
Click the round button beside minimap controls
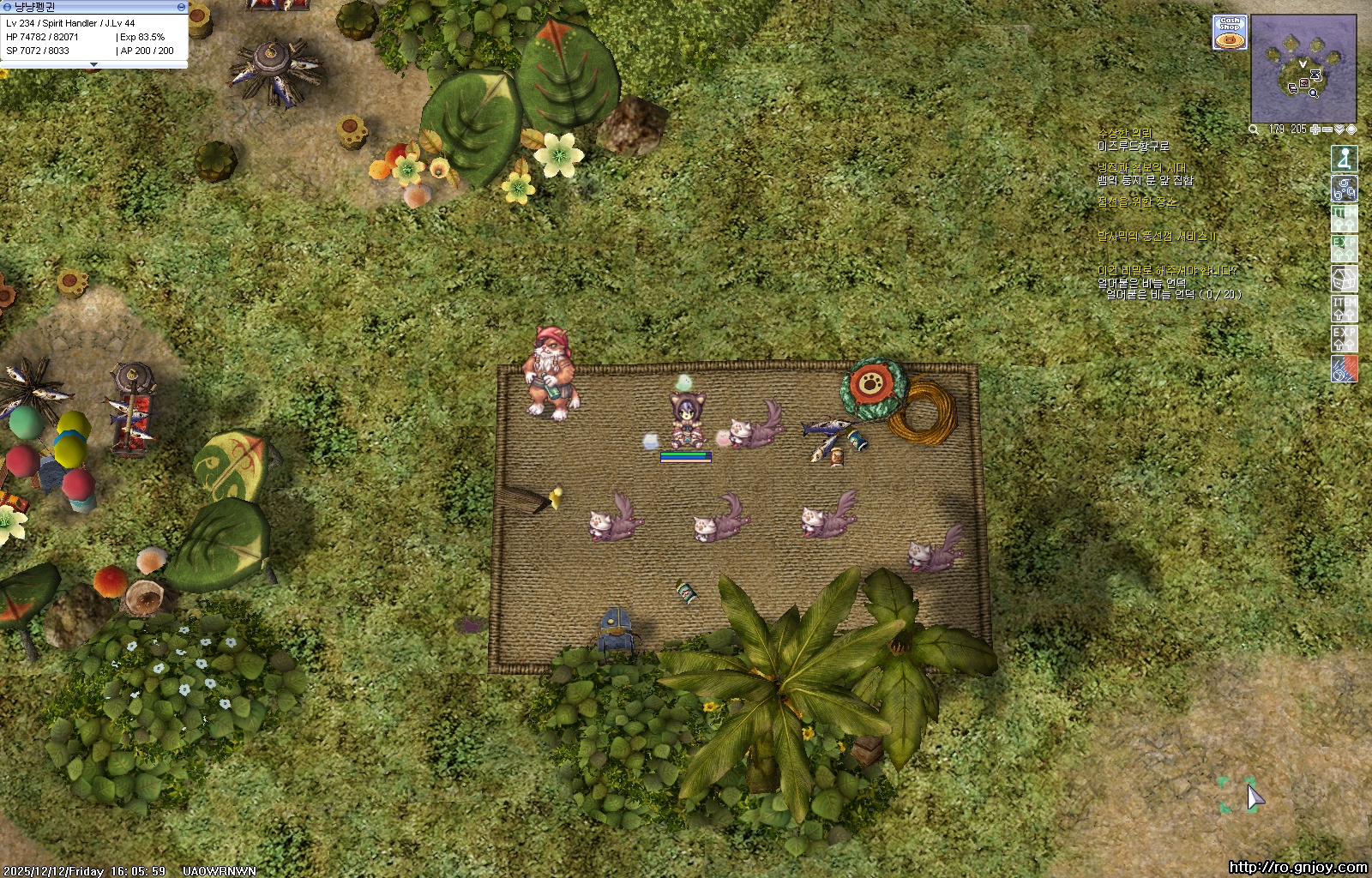(x=1351, y=129)
